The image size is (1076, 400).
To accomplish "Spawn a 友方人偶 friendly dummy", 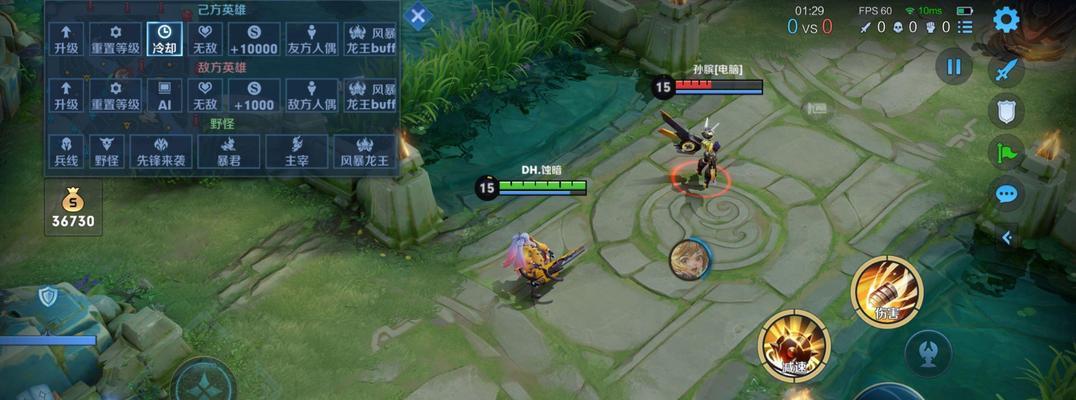I will pos(312,39).
